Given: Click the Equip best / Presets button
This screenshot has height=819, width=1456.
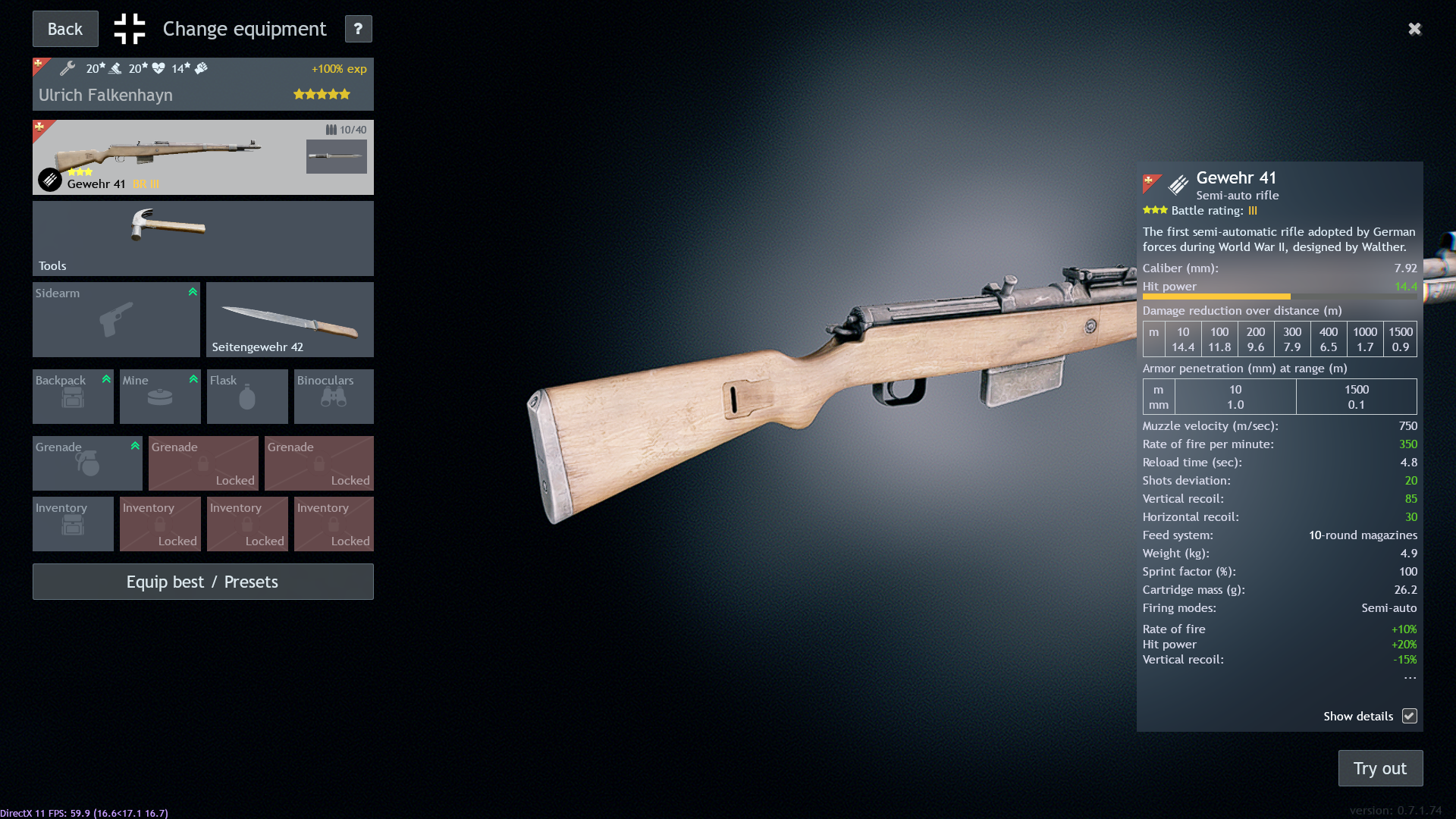Looking at the screenshot, I should click(202, 582).
